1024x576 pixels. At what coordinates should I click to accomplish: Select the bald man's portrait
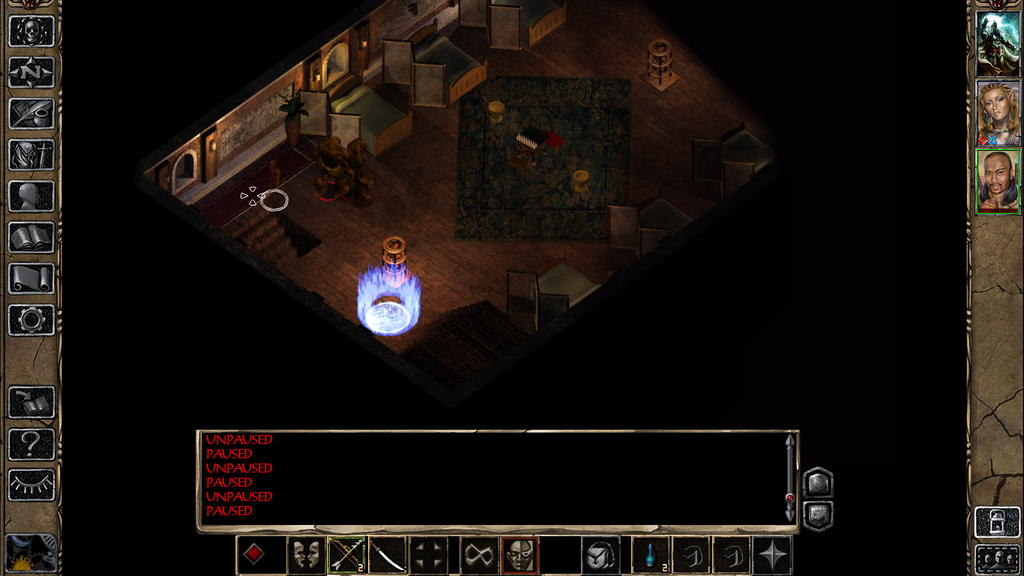pos(998,182)
